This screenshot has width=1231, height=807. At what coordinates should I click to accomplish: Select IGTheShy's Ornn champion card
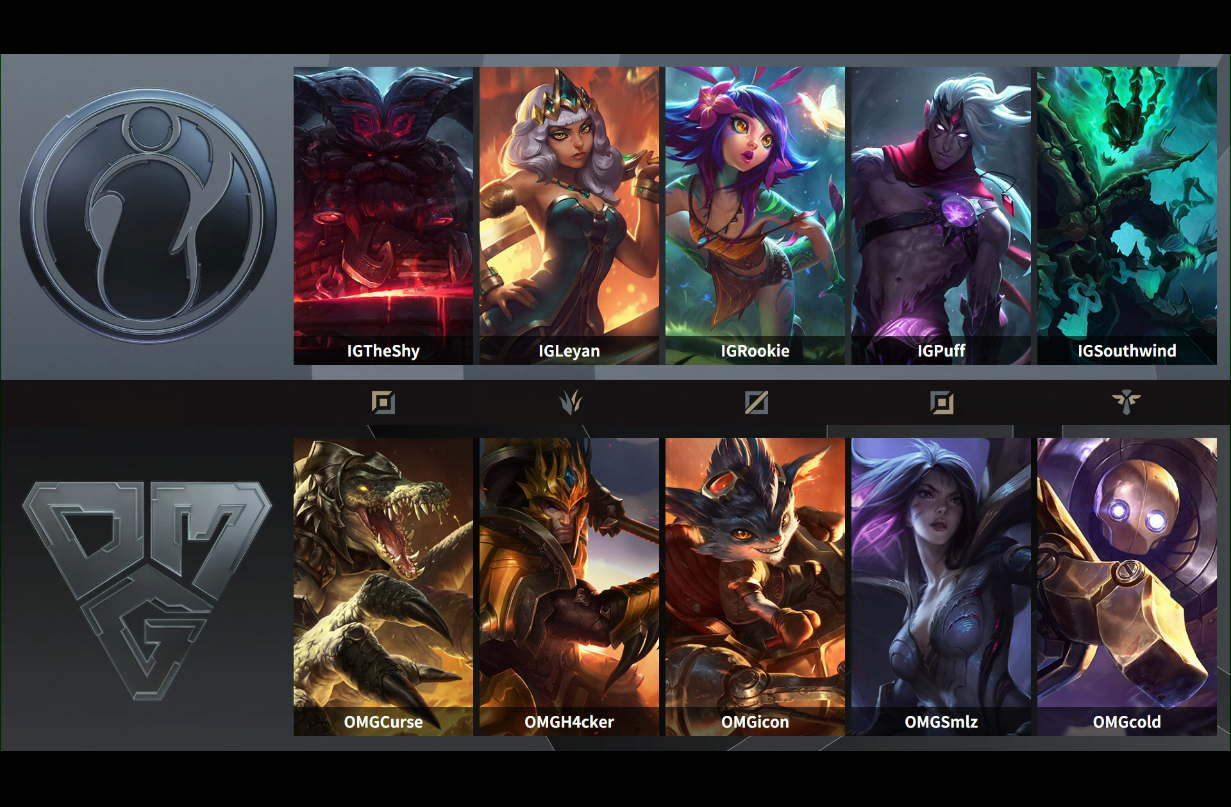pos(383,215)
